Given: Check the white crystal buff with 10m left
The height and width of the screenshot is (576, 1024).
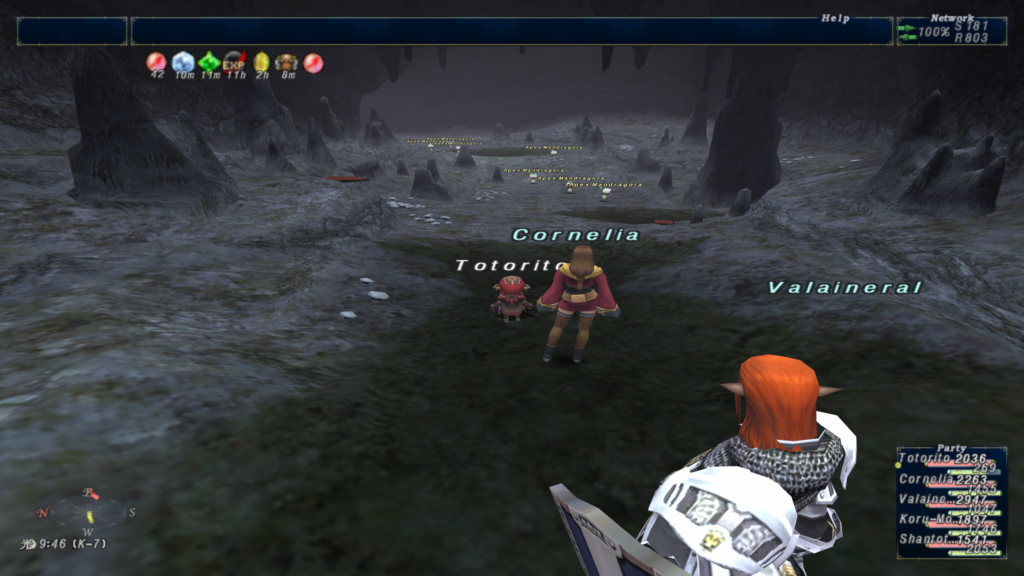Looking at the screenshot, I should [x=183, y=63].
